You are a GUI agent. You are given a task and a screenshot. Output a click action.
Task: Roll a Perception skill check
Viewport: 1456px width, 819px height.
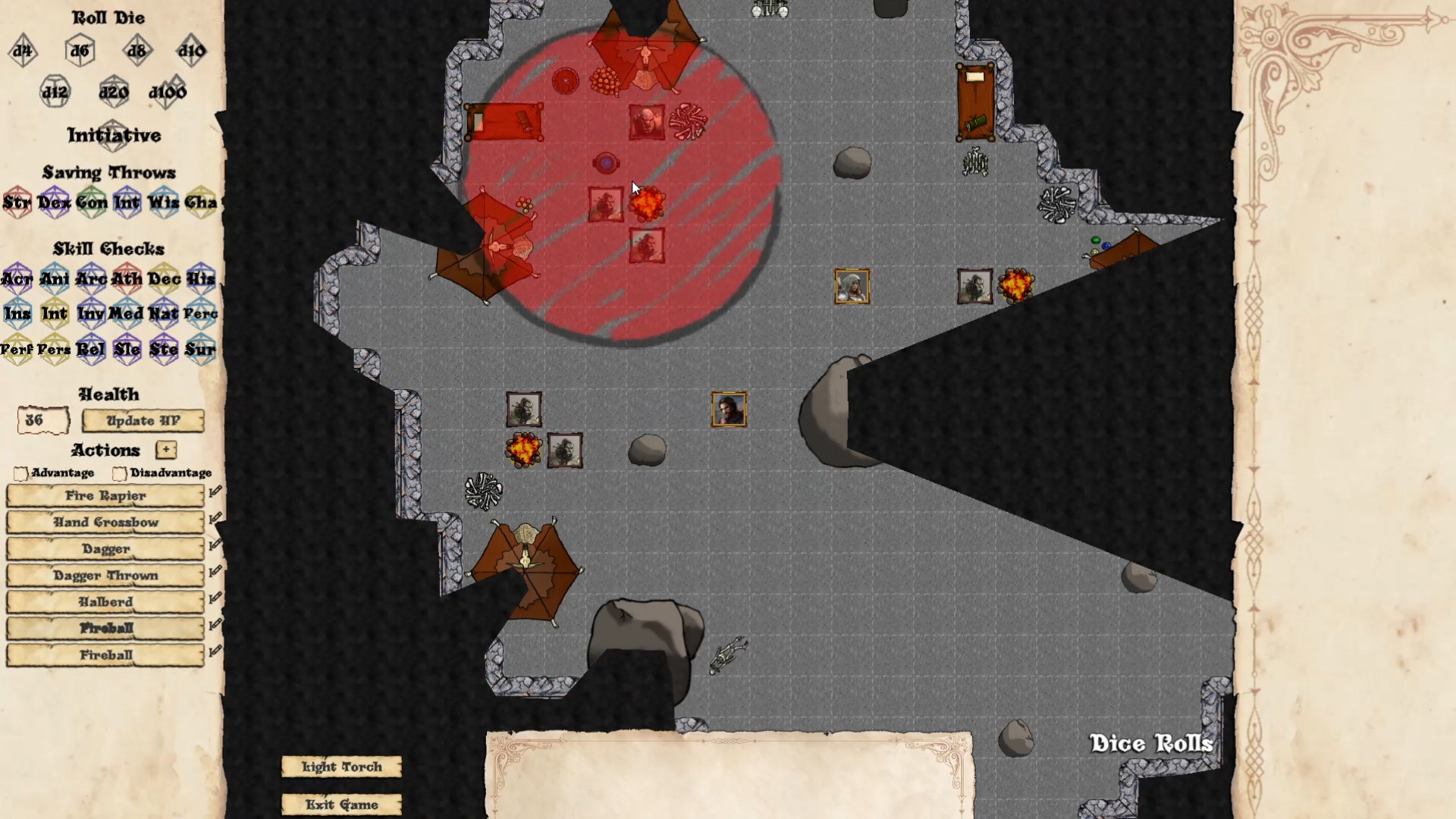200,313
